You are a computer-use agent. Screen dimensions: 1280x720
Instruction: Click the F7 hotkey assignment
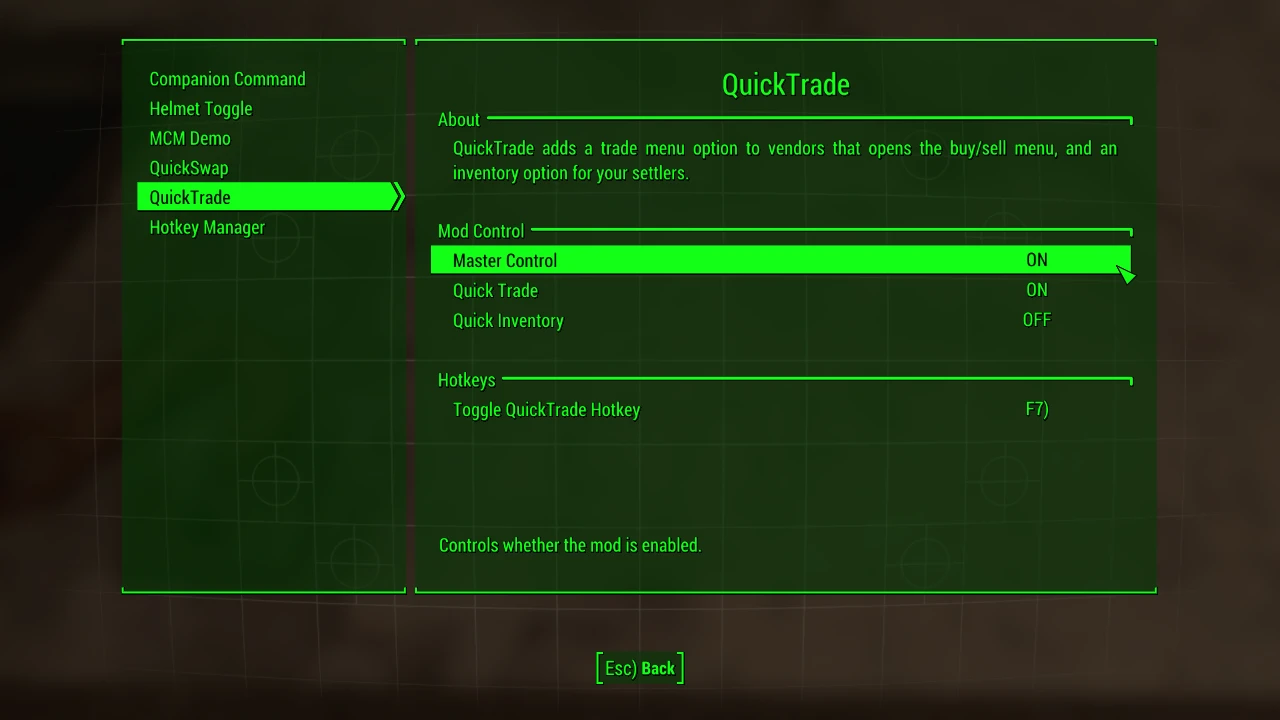click(x=1037, y=410)
